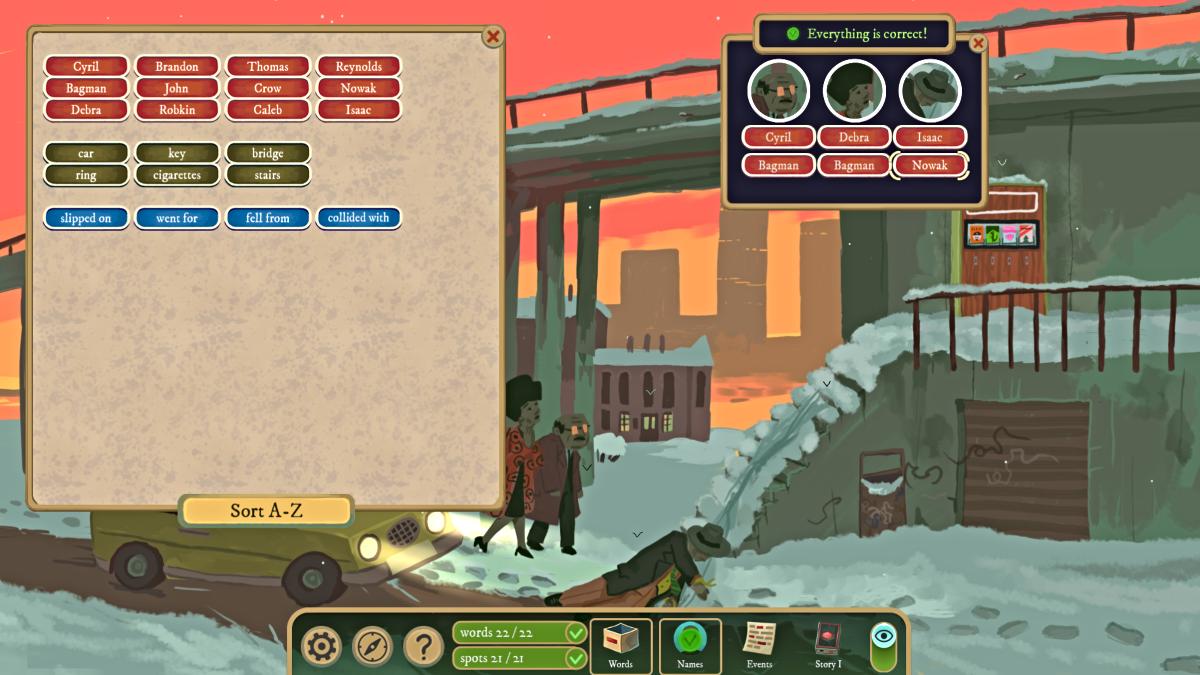Select the word 'cigarettes'
The height and width of the screenshot is (675, 1200).
(x=177, y=175)
